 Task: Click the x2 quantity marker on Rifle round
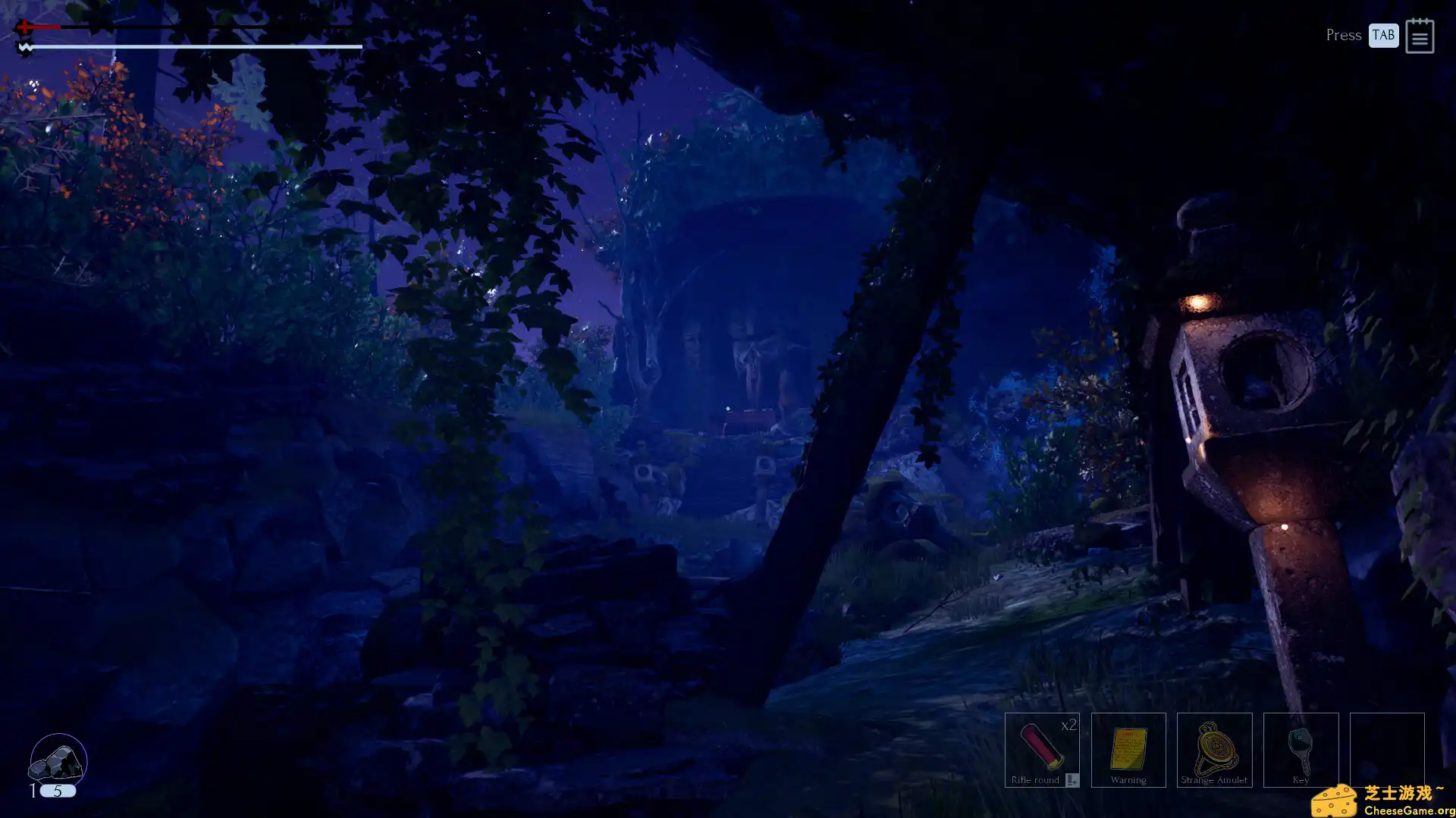[1068, 726]
